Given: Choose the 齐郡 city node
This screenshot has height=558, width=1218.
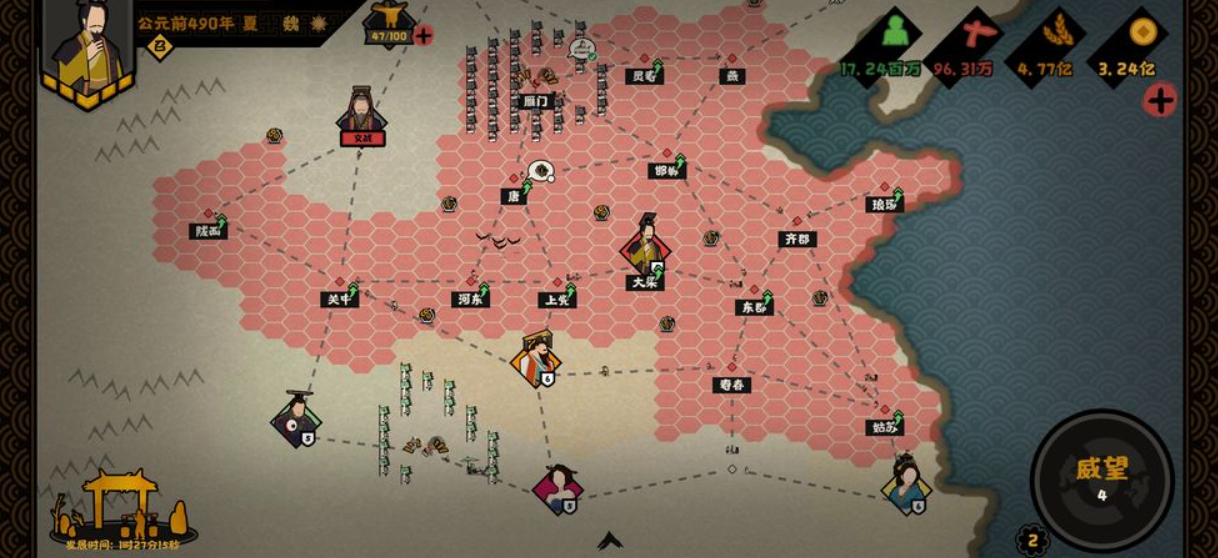Looking at the screenshot, I should pos(797,239).
